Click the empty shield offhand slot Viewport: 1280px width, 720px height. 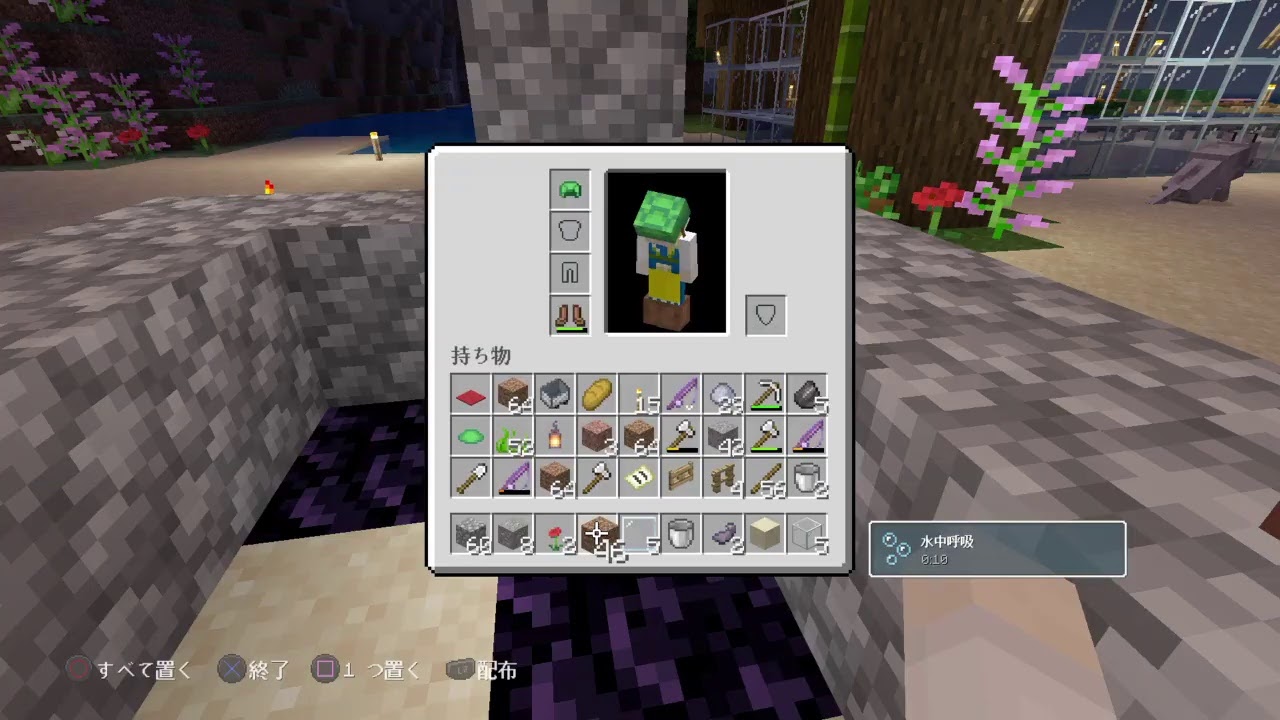pos(765,315)
